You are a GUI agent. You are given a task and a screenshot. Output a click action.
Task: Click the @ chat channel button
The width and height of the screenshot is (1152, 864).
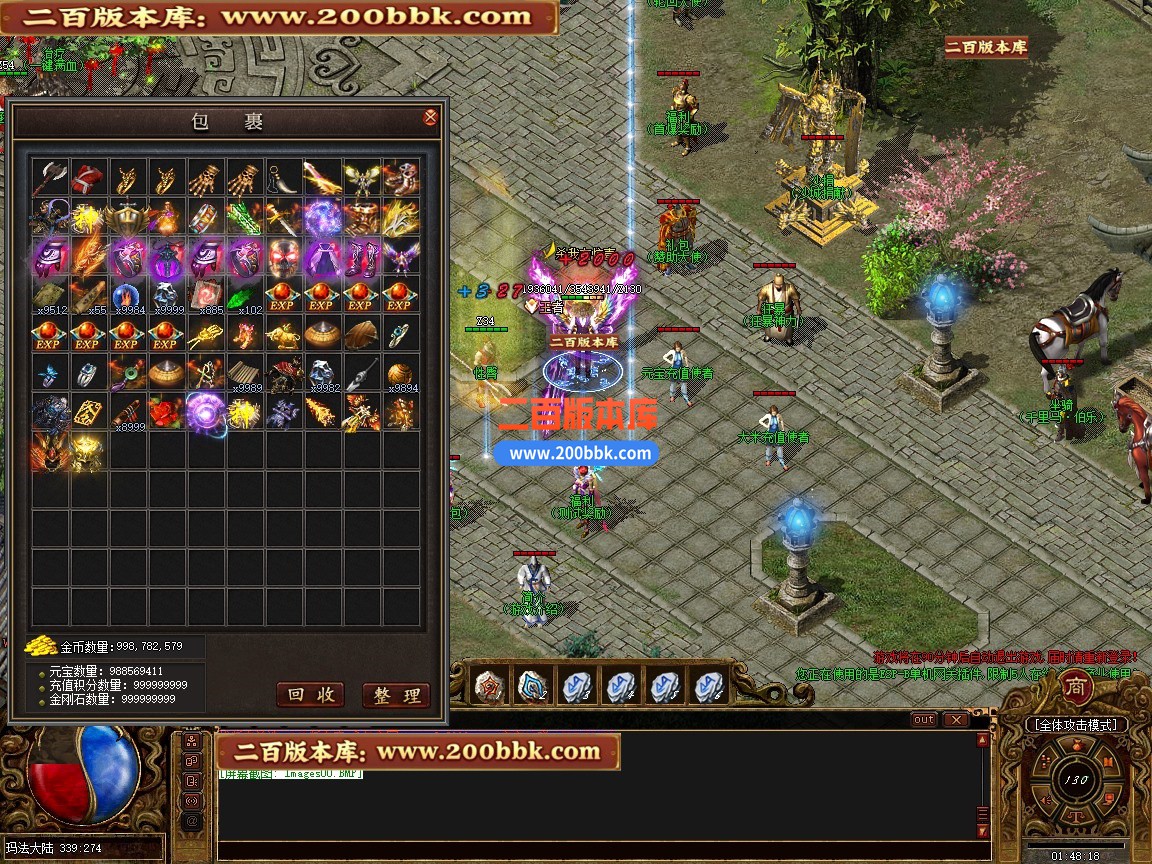pyautogui.click(x=191, y=822)
